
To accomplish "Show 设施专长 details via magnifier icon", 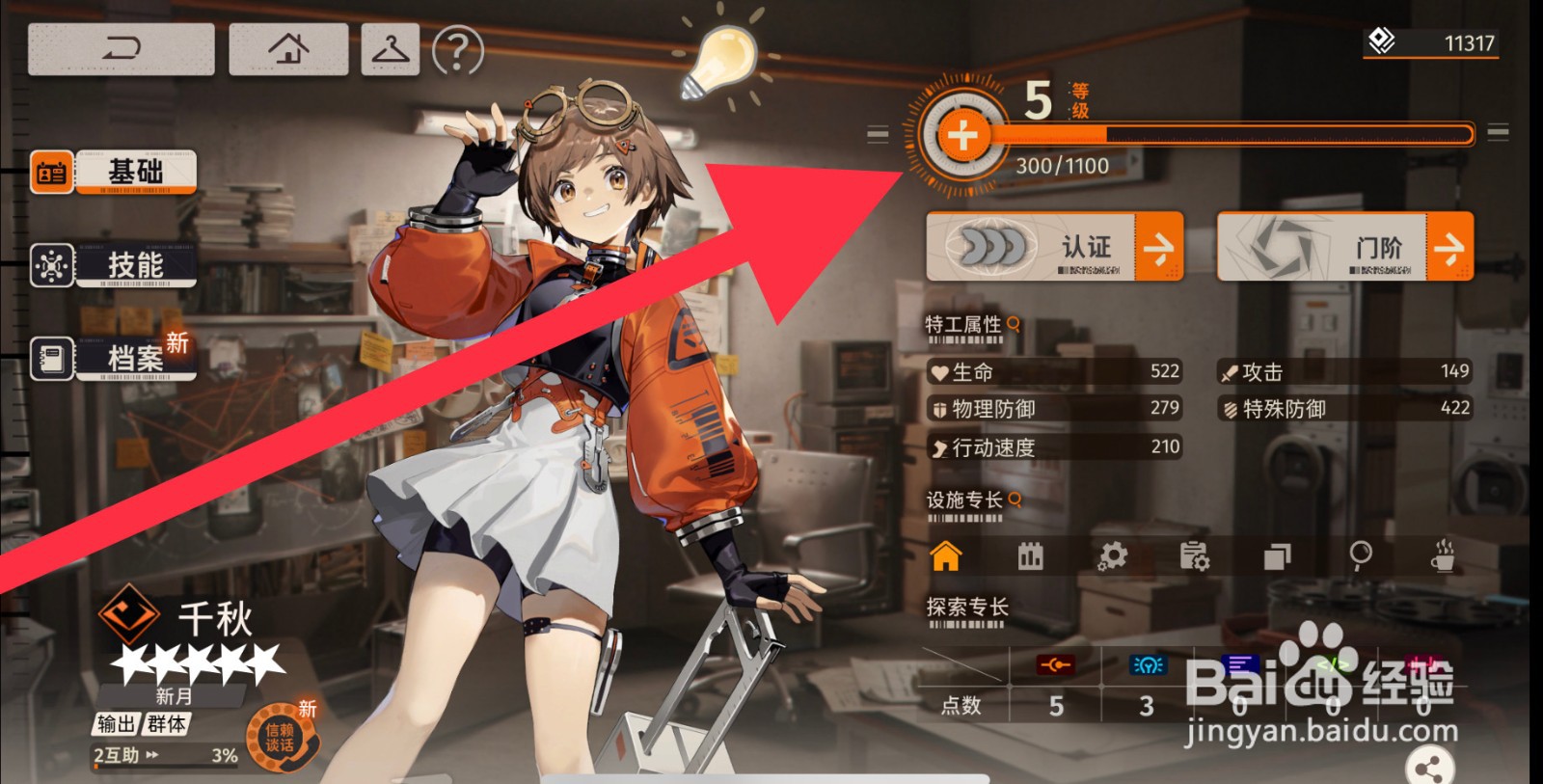I will 1015,500.
